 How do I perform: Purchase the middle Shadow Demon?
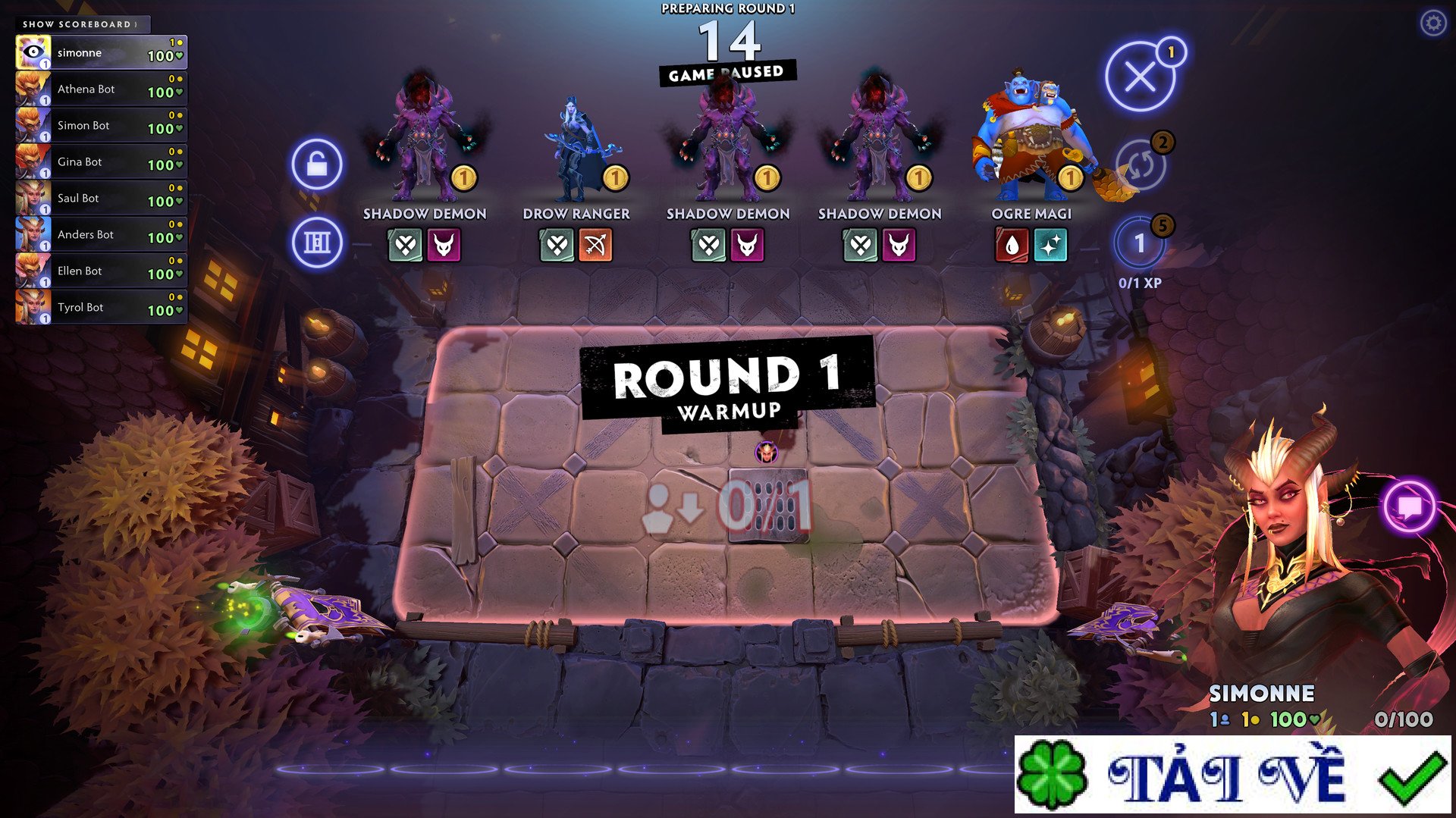[x=727, y=144]
